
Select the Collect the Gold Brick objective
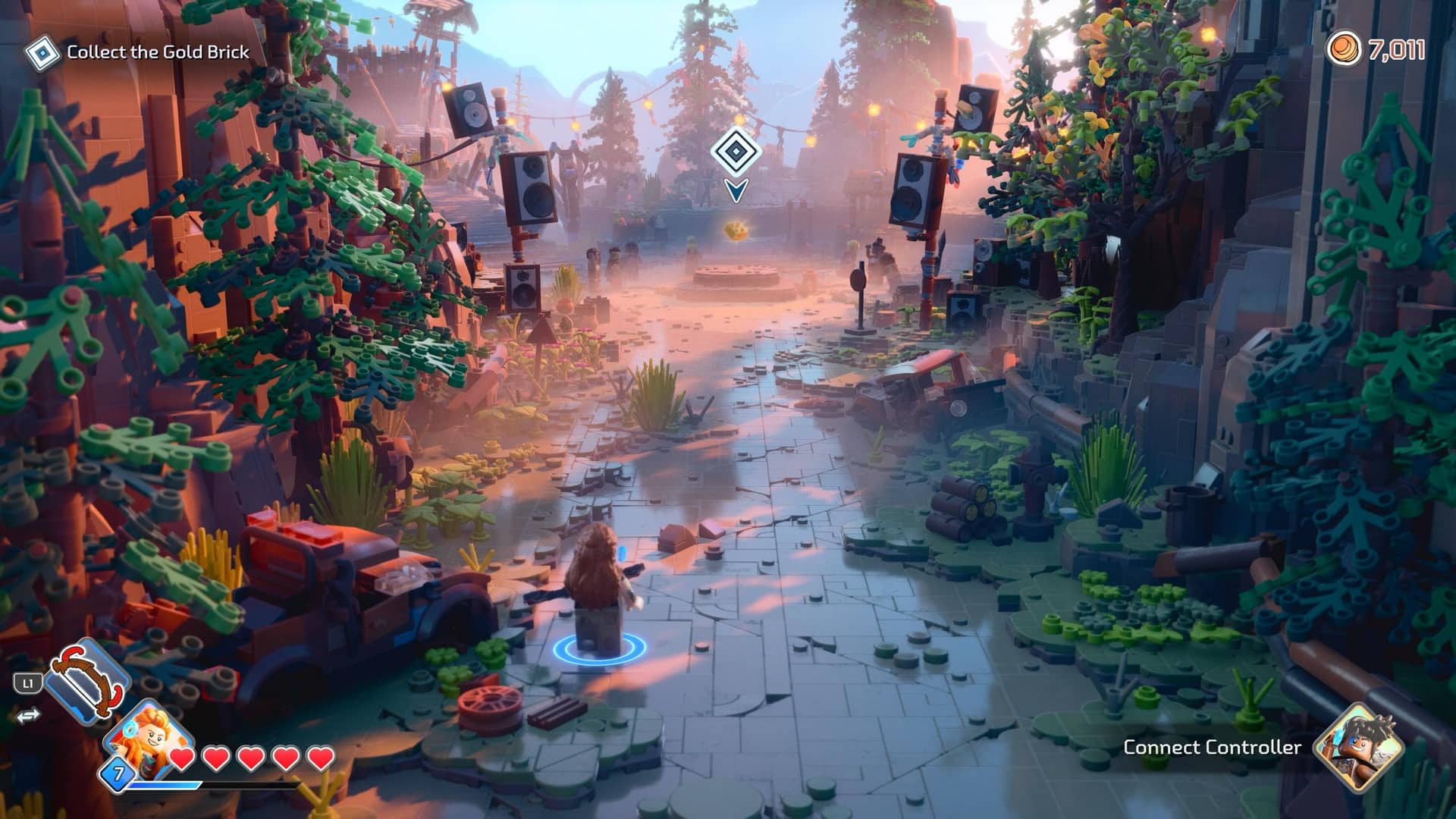point(157,52)
